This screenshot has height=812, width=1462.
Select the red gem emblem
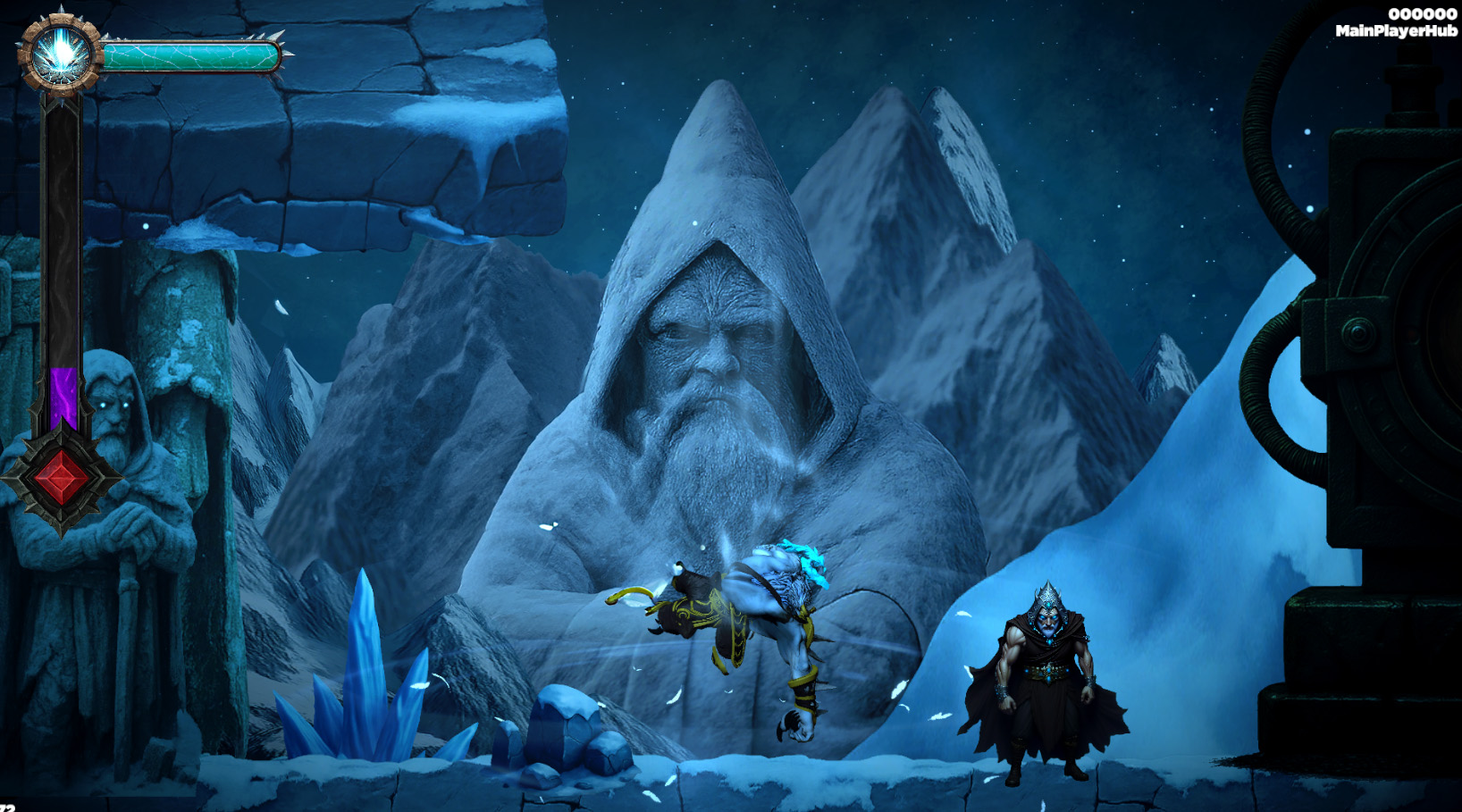[x=61, y=478]
